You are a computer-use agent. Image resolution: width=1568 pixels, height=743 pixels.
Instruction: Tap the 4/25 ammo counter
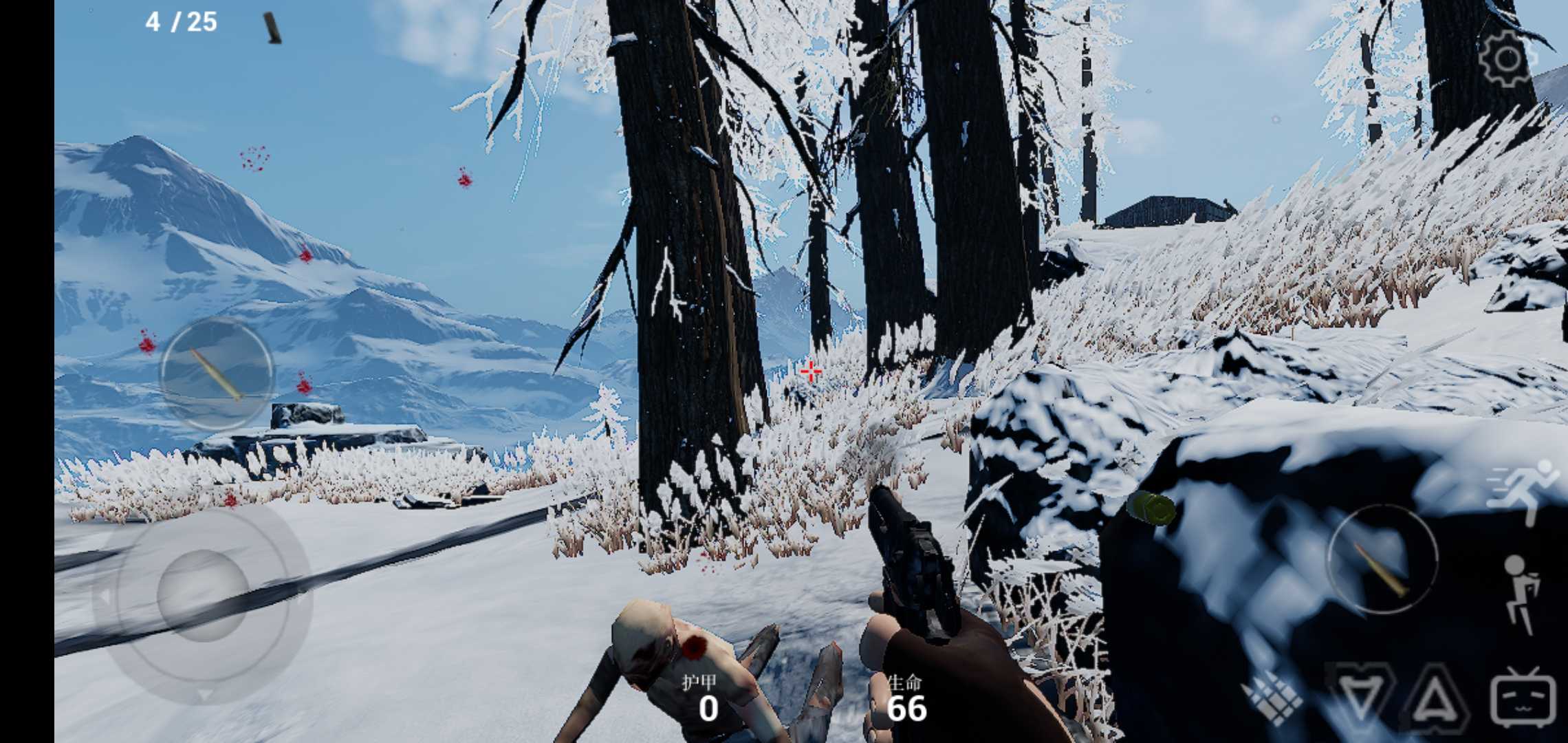pos(179,23)
